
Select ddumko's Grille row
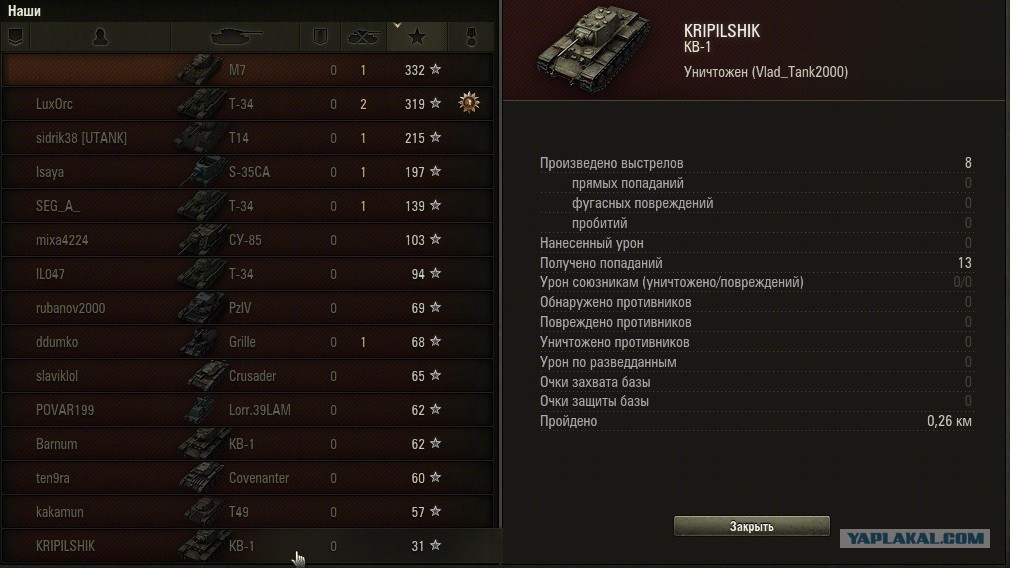pyautogui.click(x=248, y=342)
